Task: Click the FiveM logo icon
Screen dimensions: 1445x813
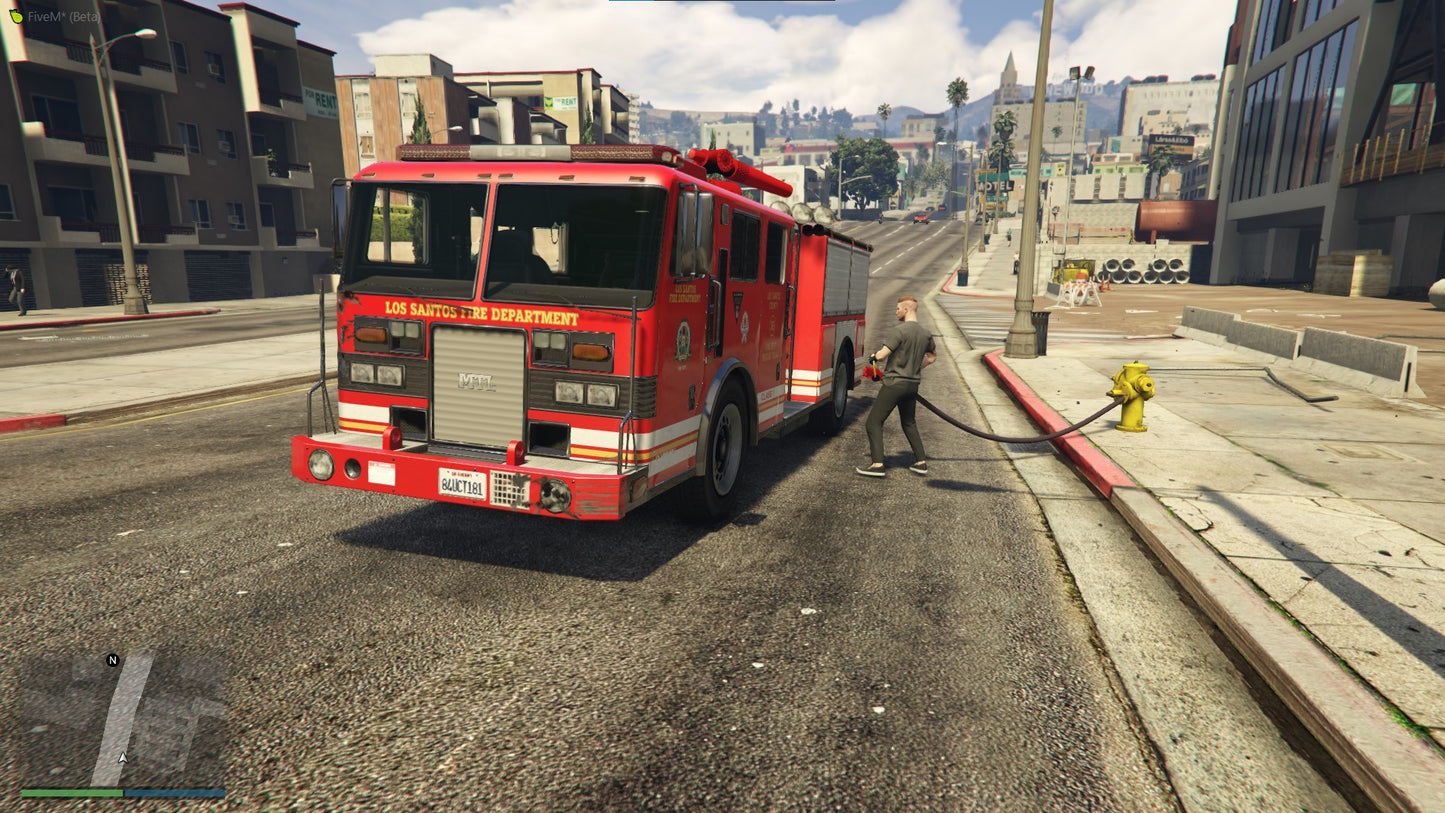Action: [15, 16]
